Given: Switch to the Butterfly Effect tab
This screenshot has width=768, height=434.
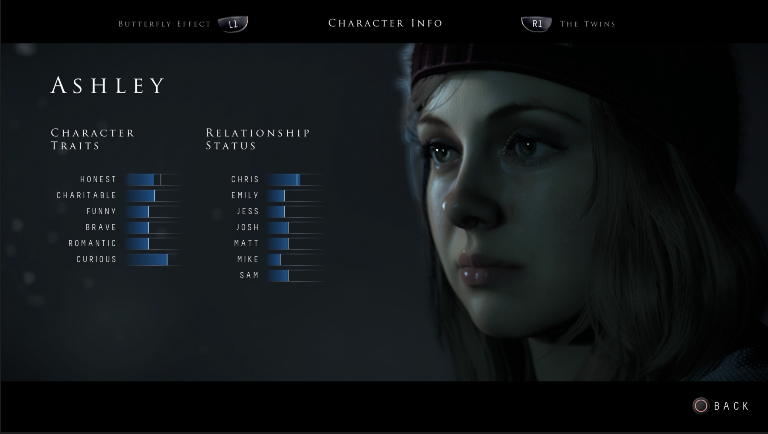Looking at the screenshot, I should coord(165,23).
